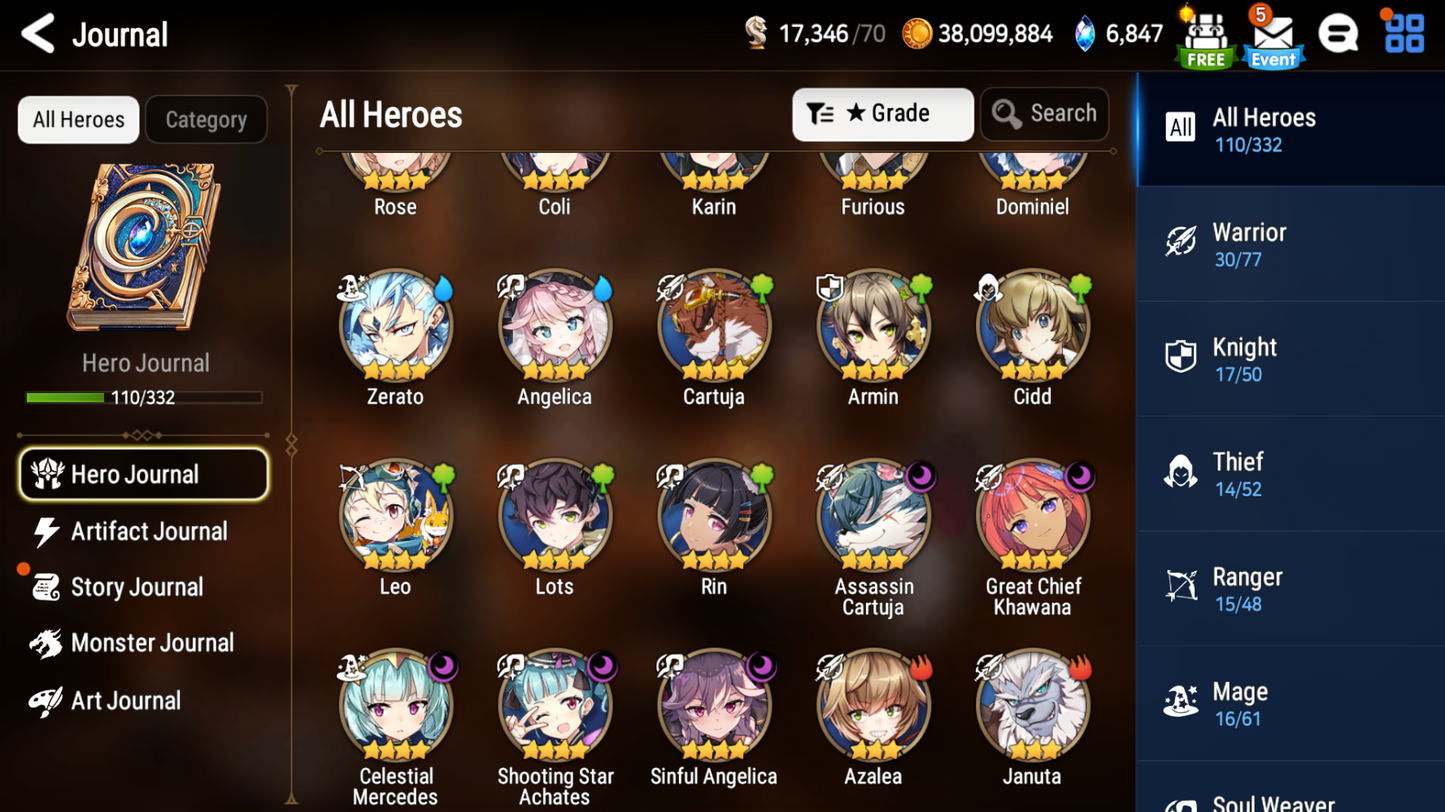The image size is (1445, 812).
Task: Click the Search magnifier icon
Action: click(x=1006, y=113)
